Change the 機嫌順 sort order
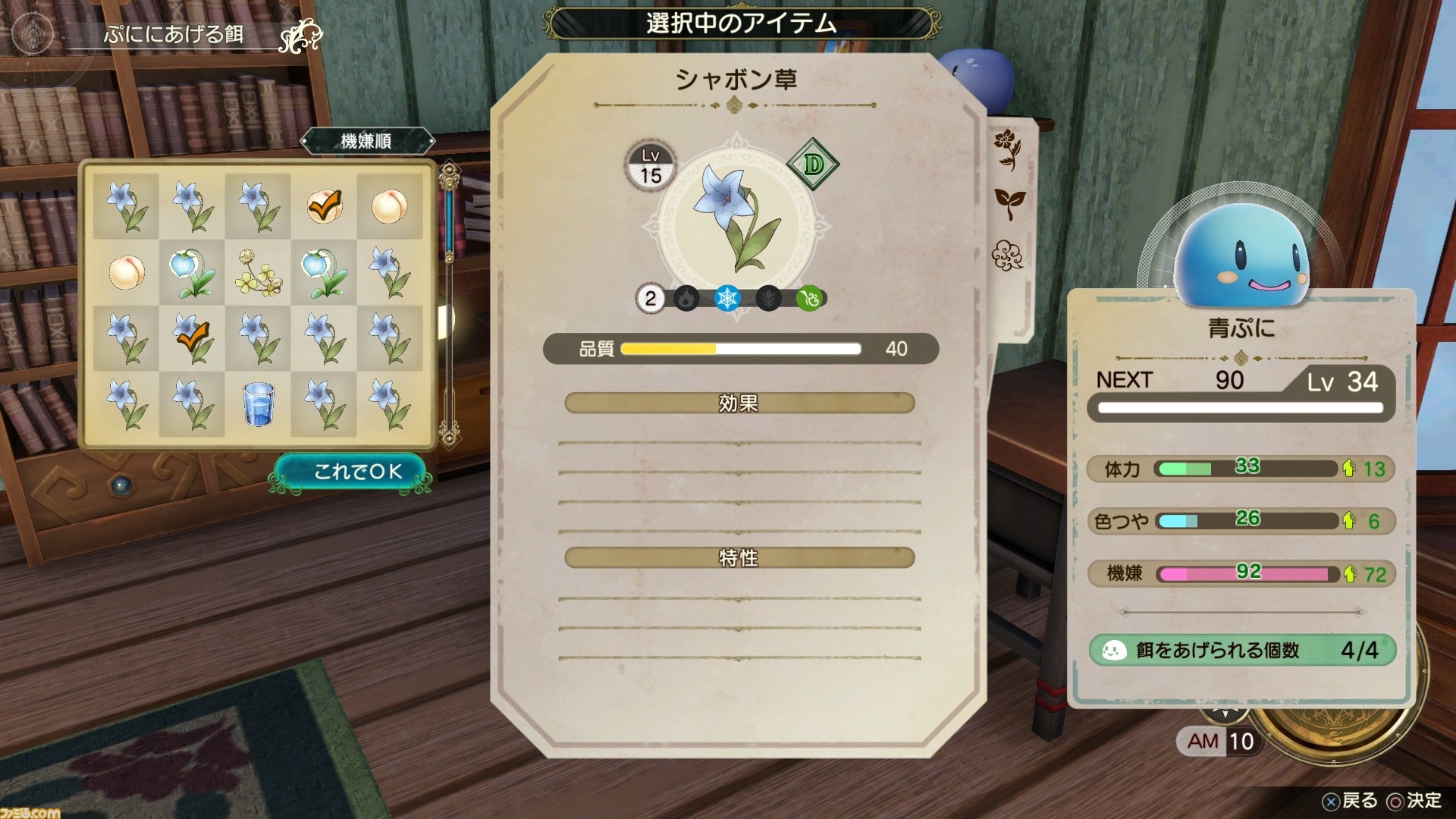This screenshot has height=819, width=1456. coord(367,141)
